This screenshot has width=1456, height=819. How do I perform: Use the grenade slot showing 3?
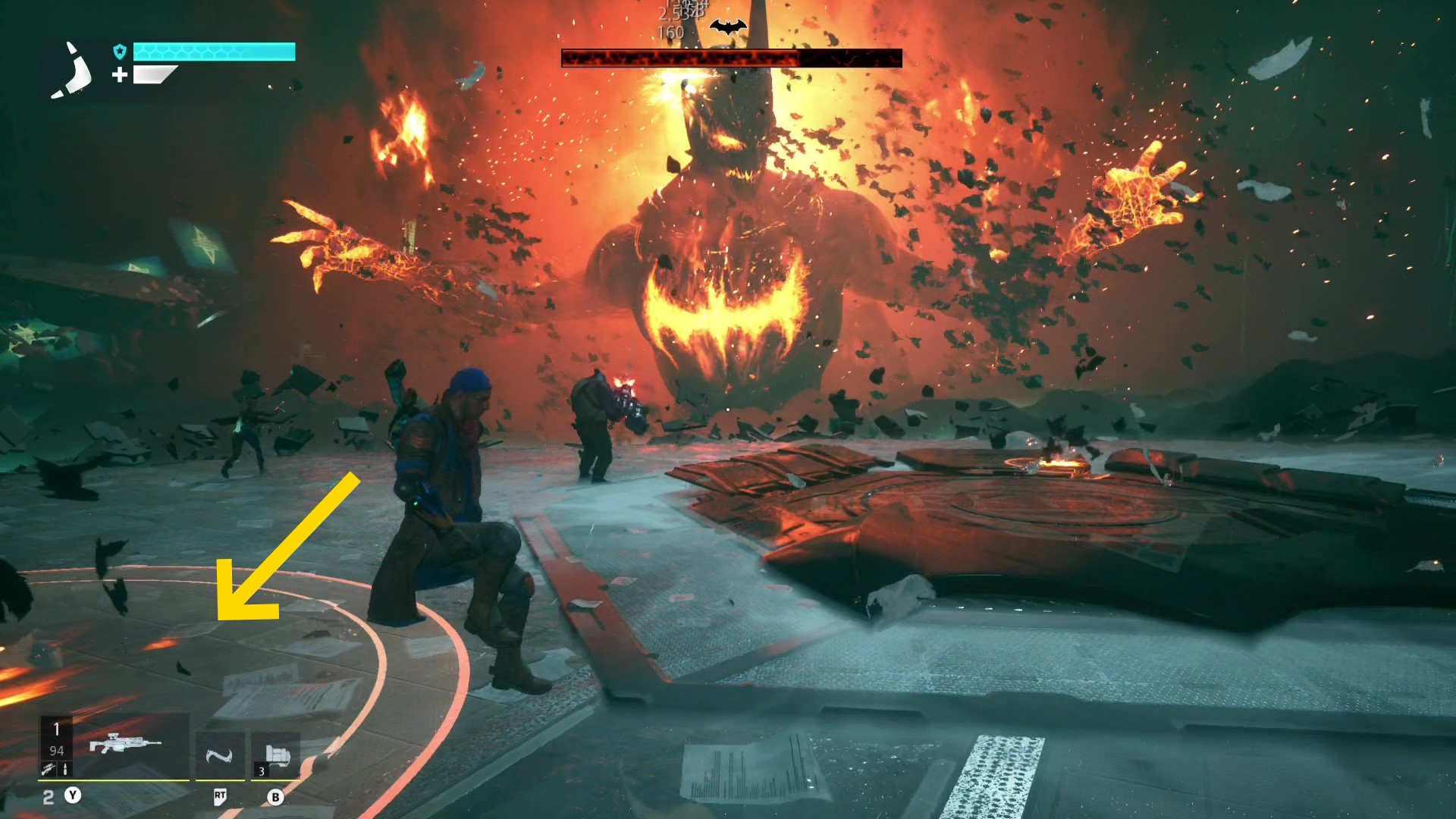[x=276, y=755]
